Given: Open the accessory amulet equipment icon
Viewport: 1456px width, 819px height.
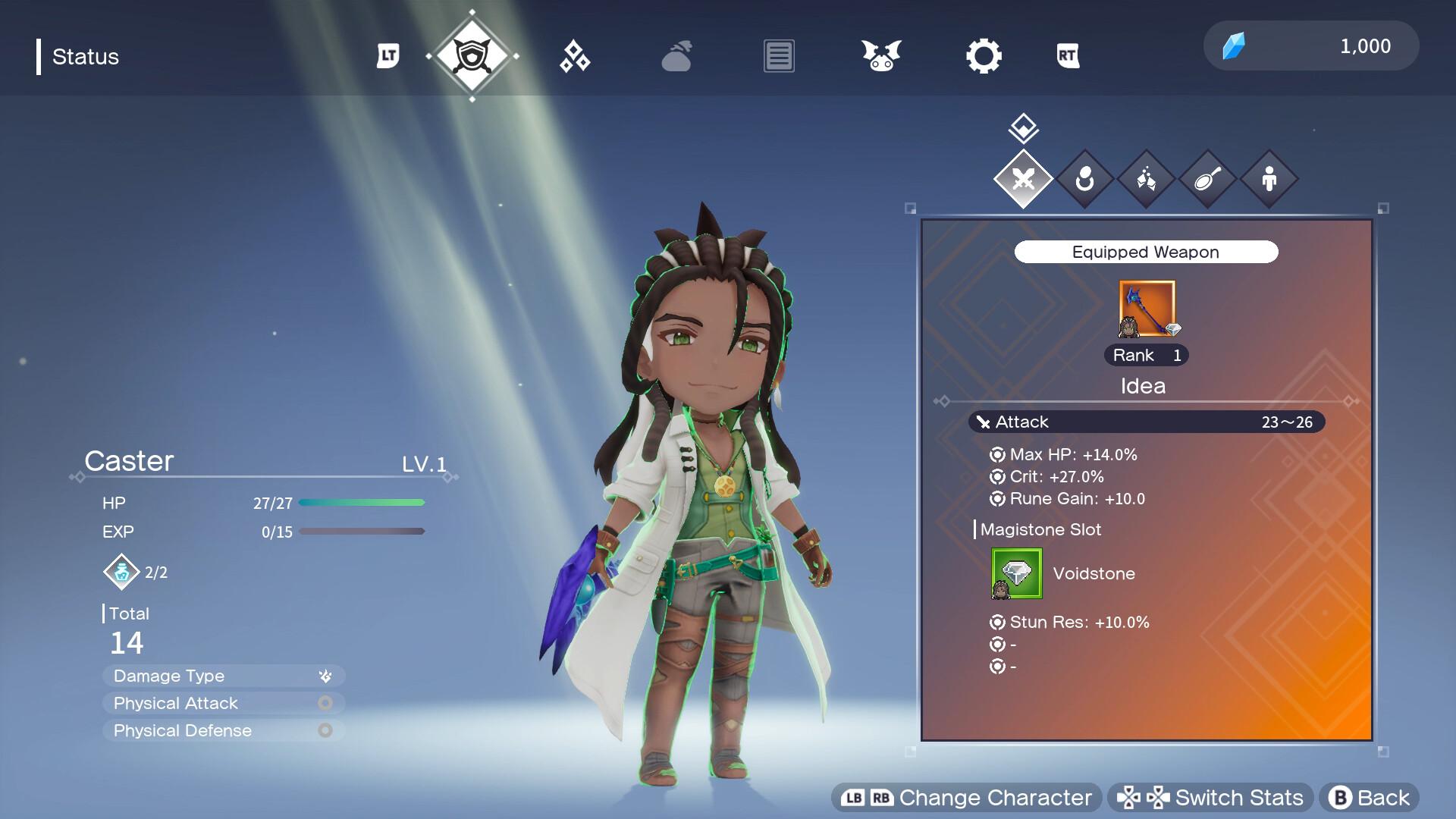Looking at the screenshot, I should tap(1085, 180).
